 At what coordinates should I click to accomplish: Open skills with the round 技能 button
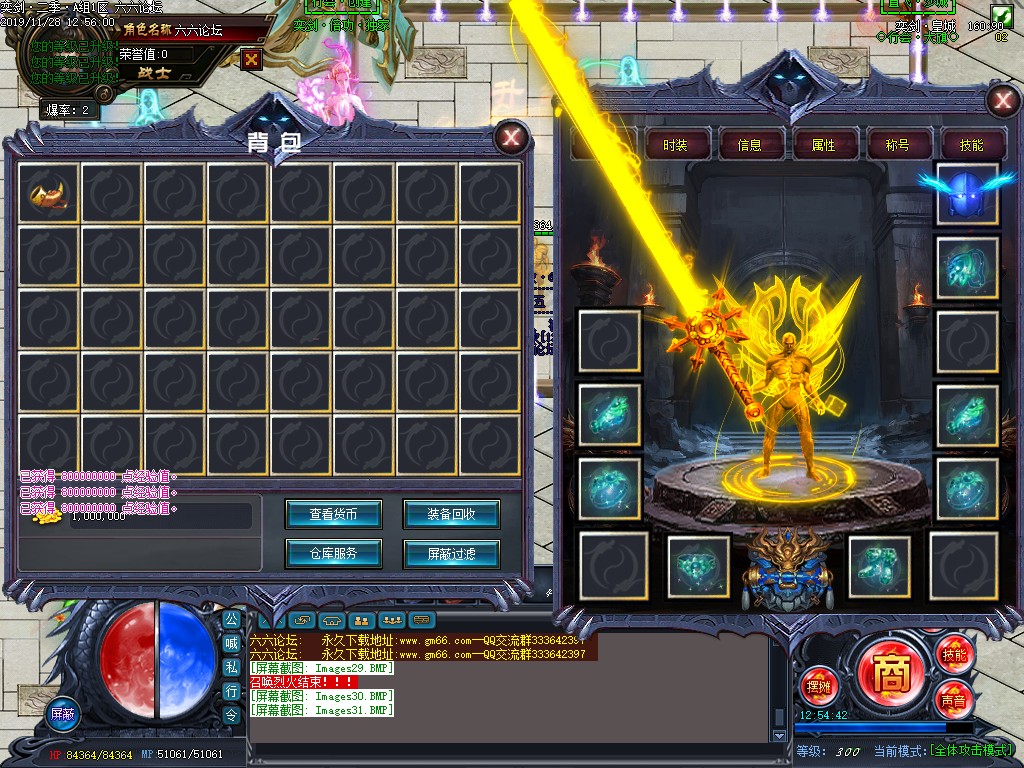tap(954, 655)
